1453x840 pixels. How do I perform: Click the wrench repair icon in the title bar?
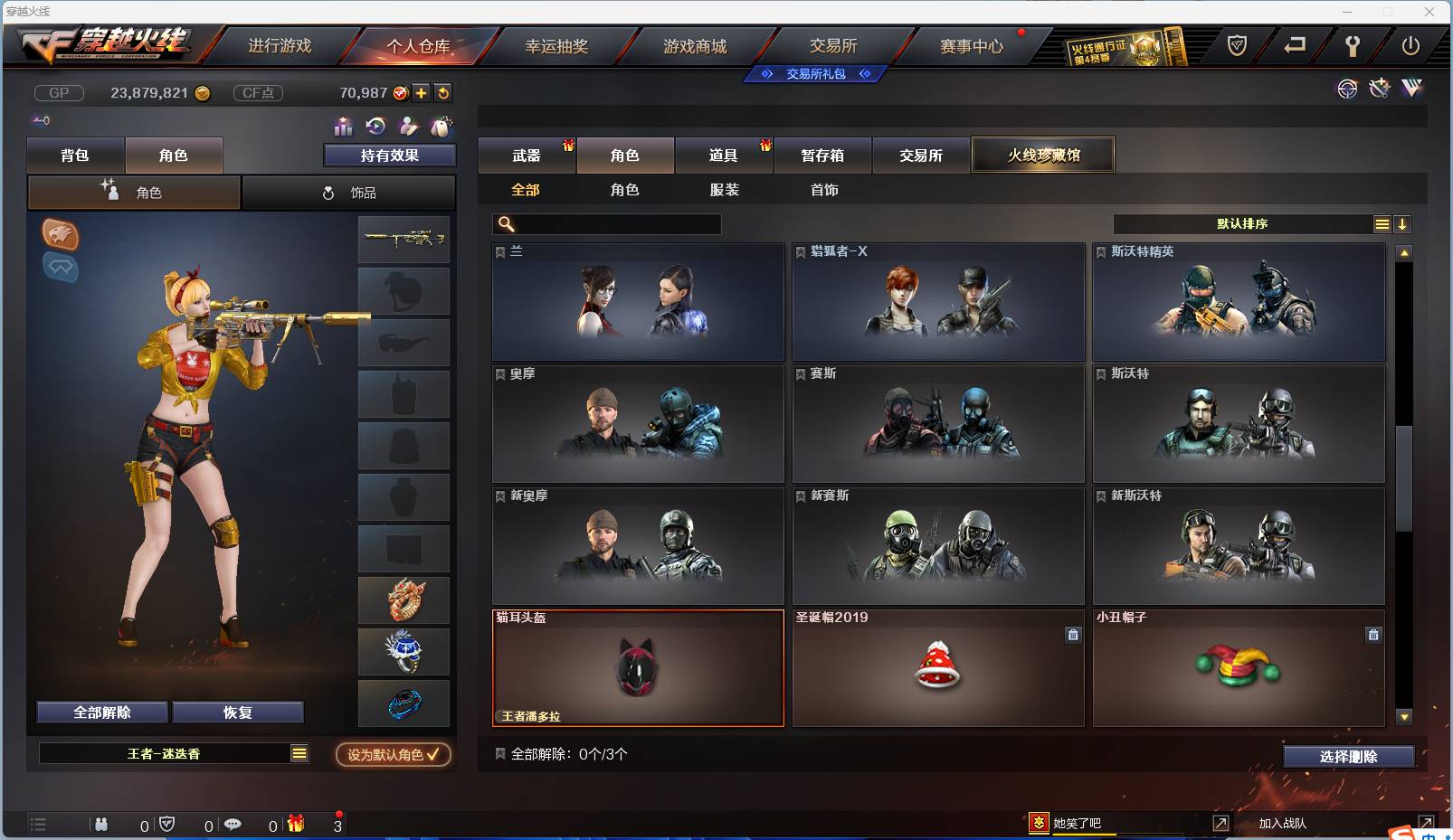[x=1353, y=47]
